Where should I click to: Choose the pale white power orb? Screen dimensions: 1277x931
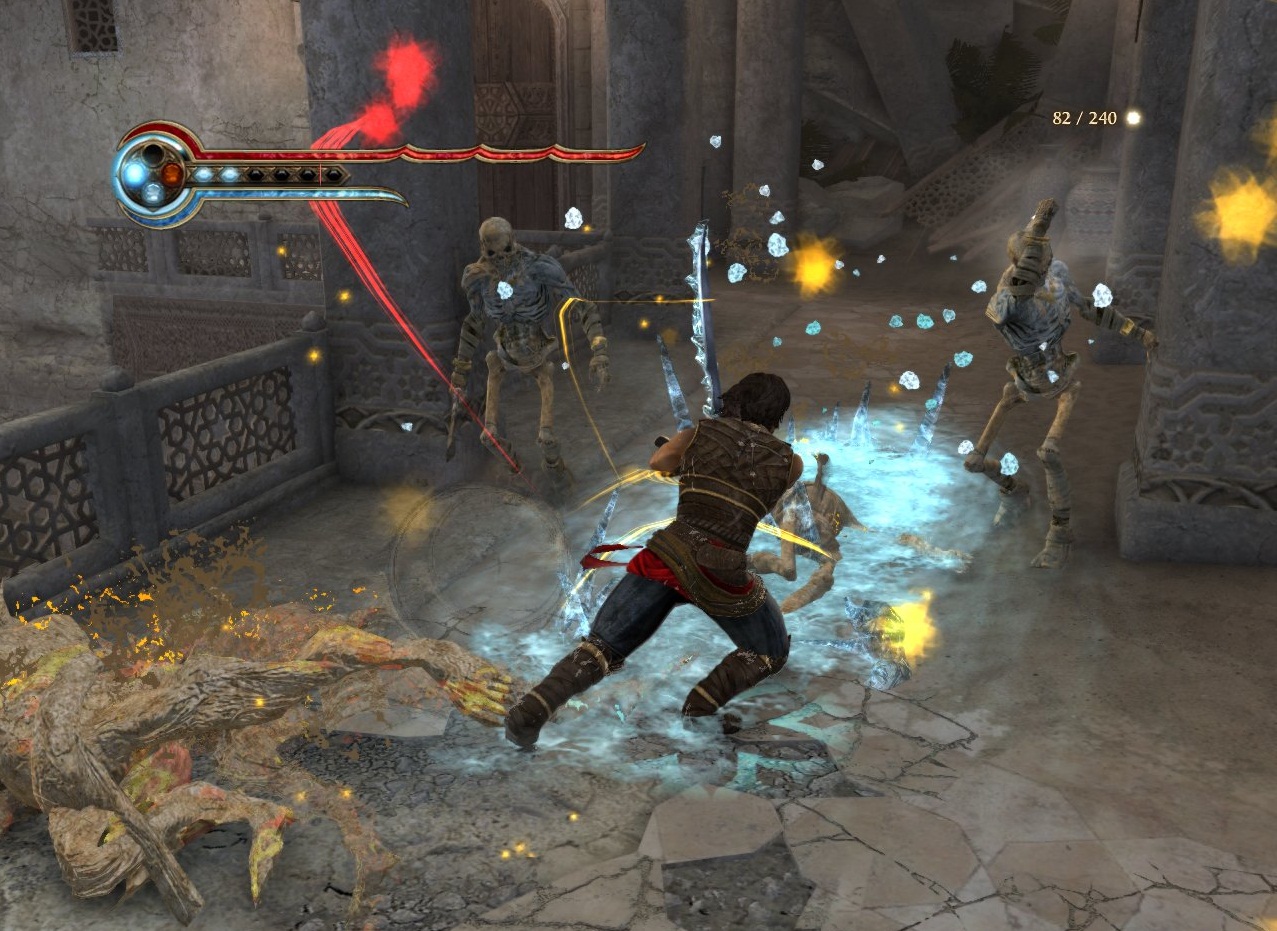[153, 194]
